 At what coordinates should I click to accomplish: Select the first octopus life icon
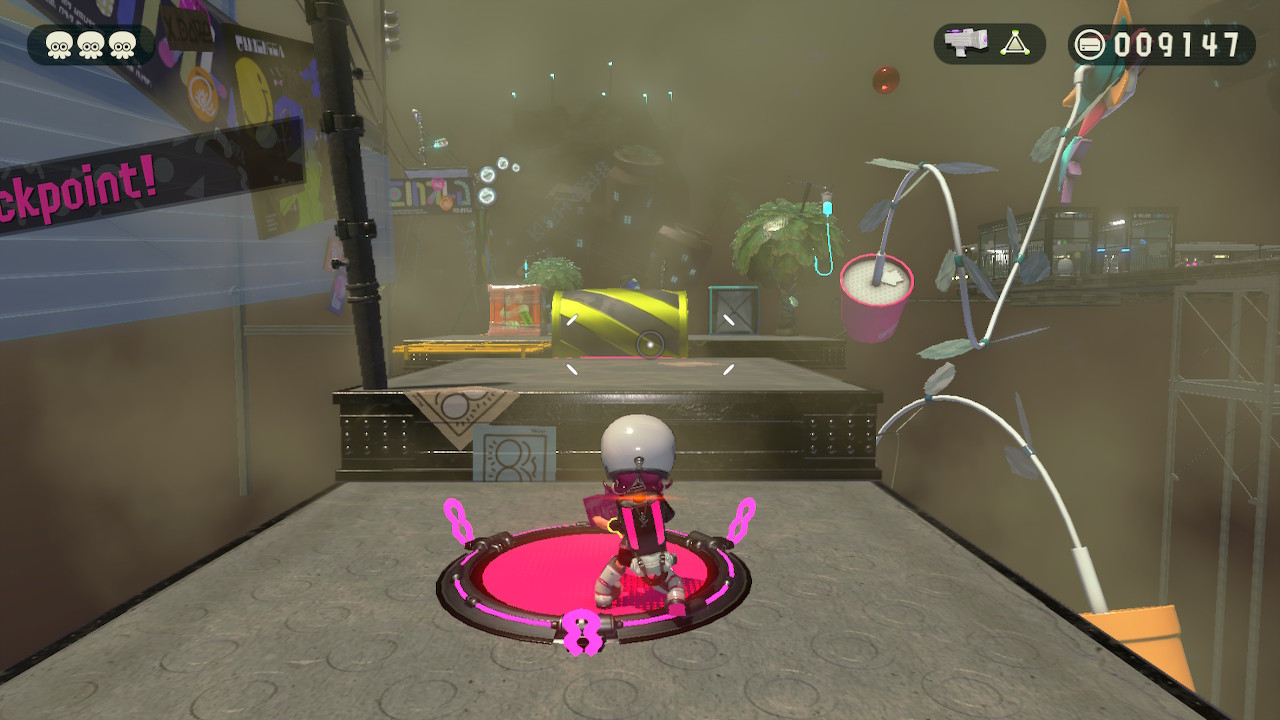(57, 43)
